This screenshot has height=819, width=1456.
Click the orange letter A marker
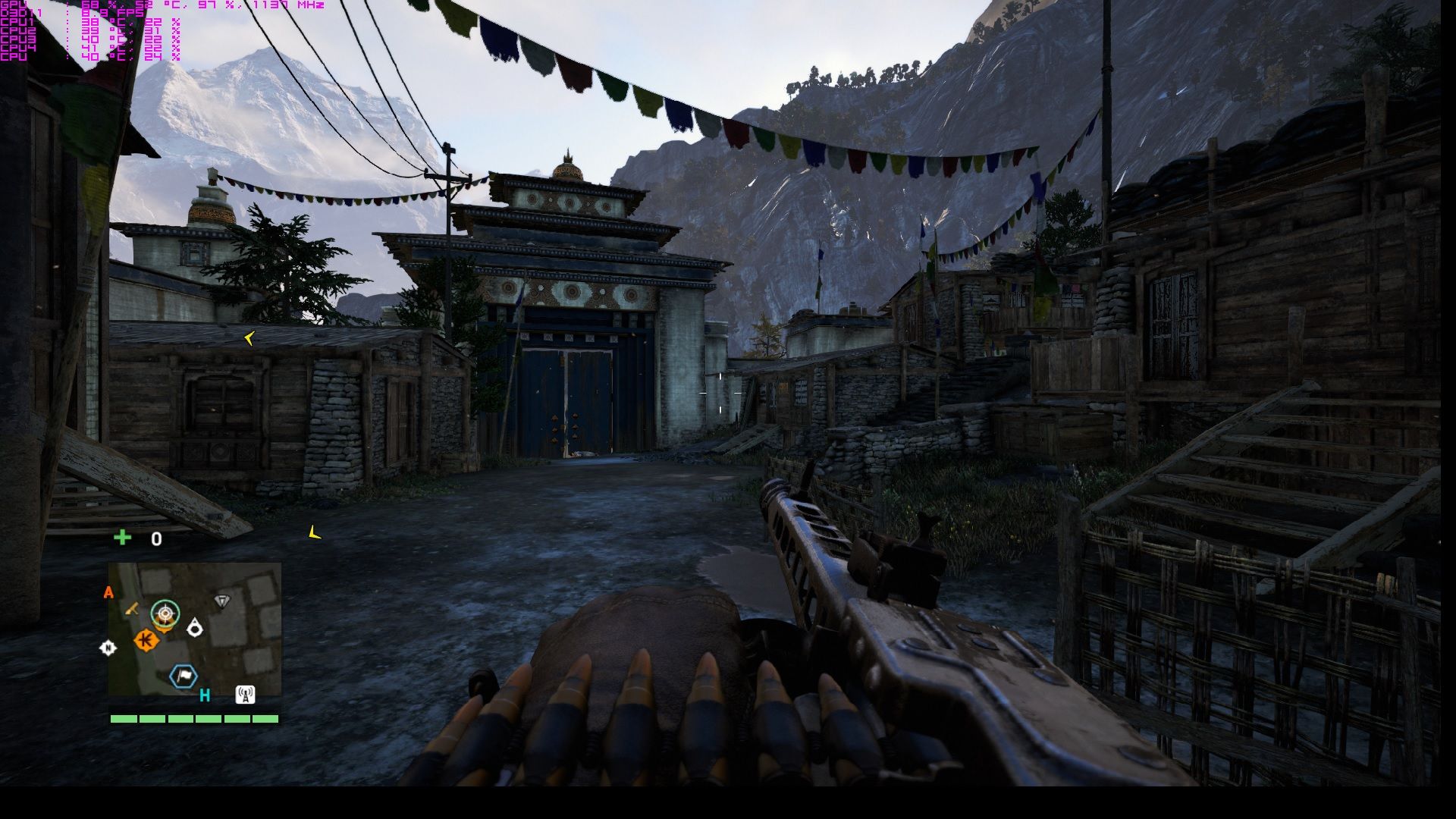pos(108,593)
